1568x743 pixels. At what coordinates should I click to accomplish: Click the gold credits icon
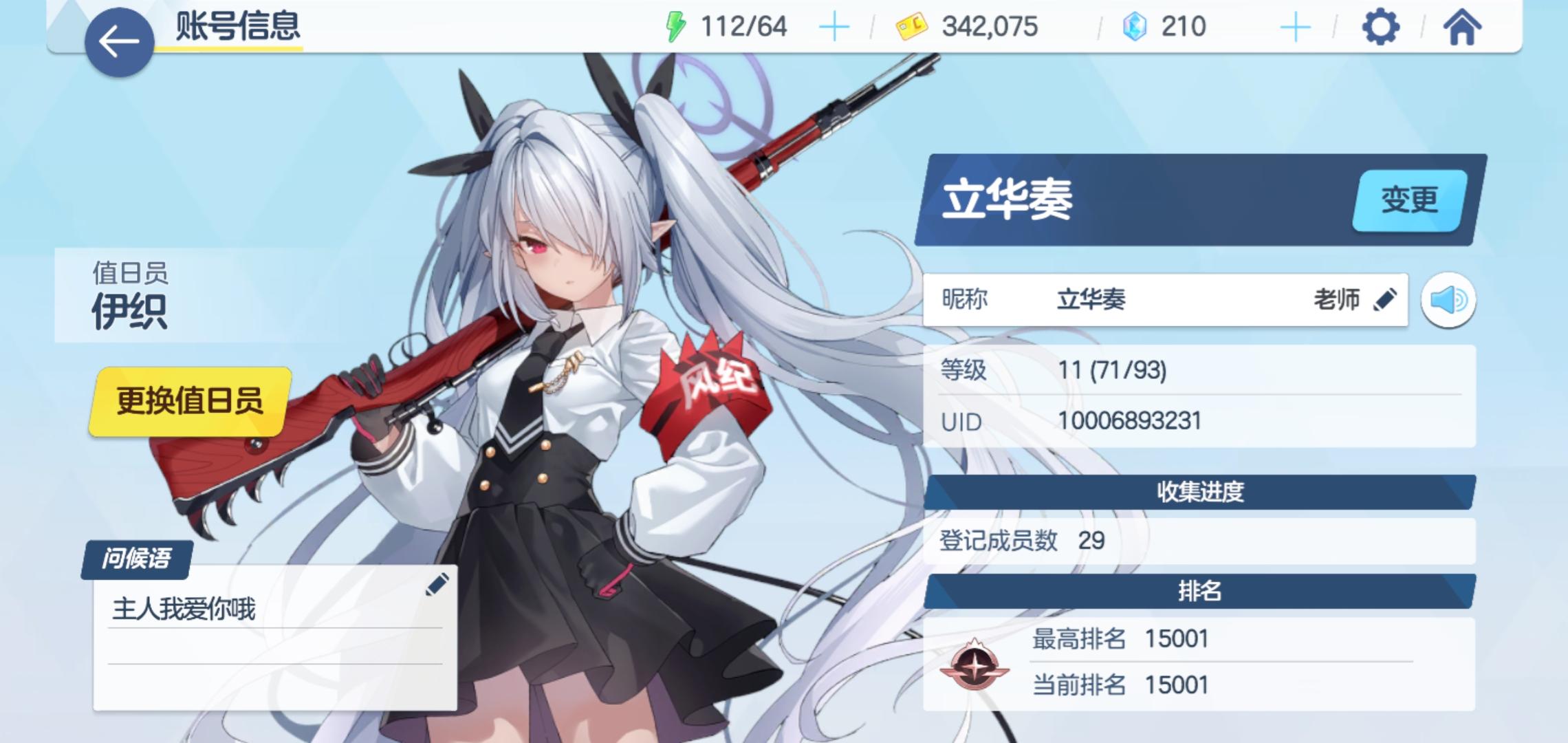[x=911, y=26]
